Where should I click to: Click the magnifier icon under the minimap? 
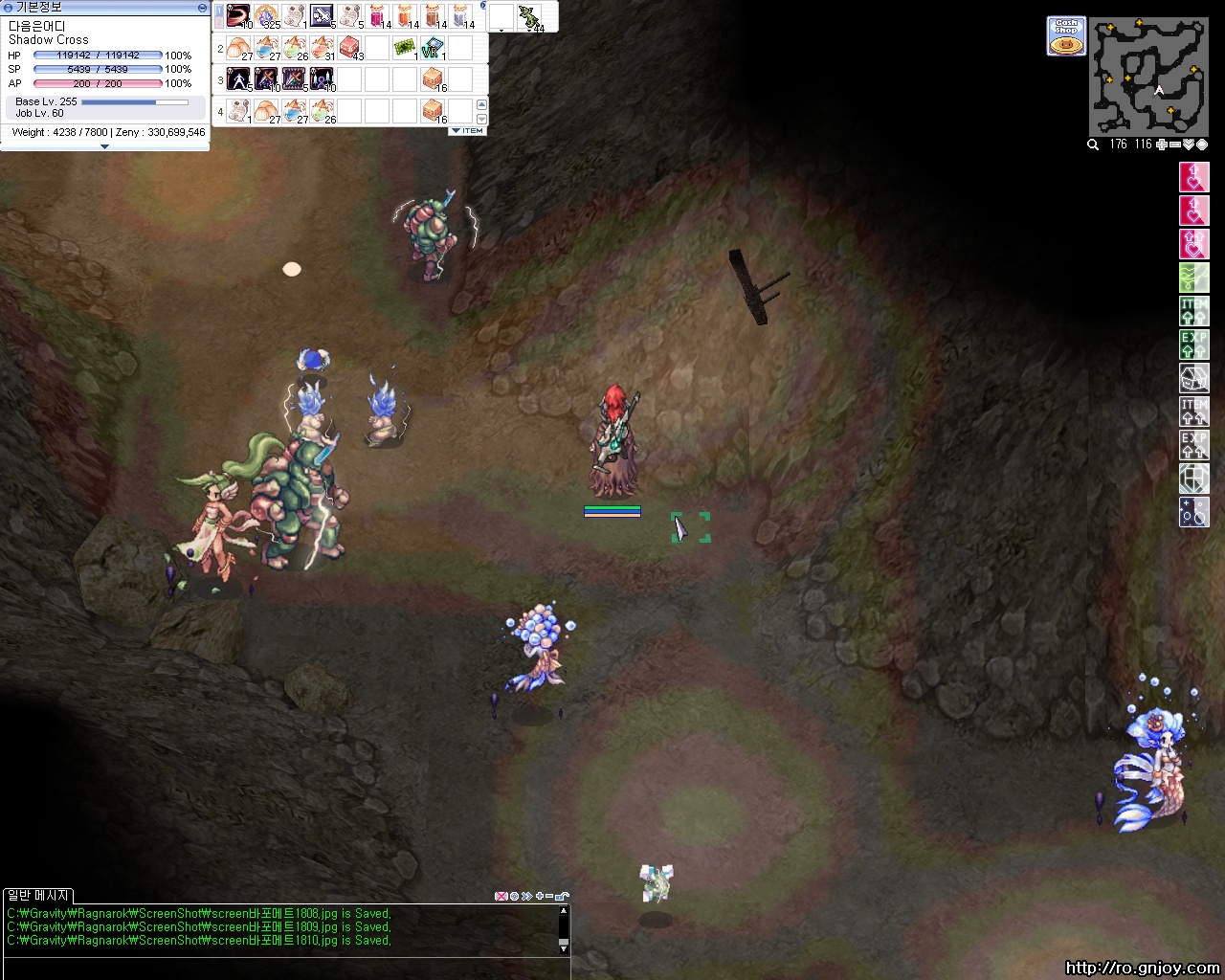click(x=1092, y=145)
